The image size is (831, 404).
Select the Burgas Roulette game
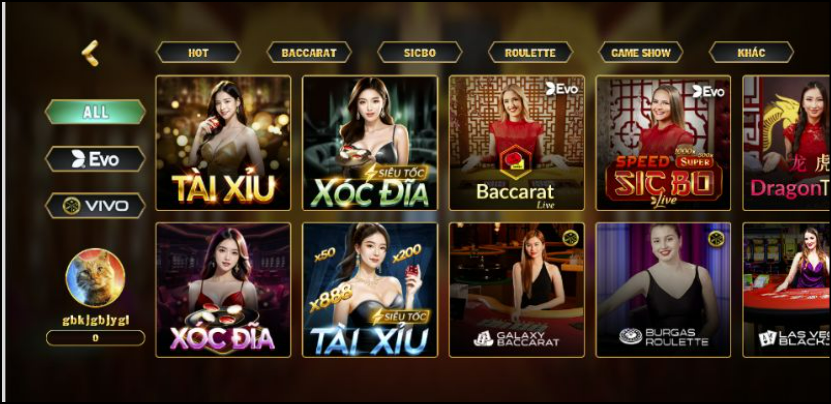663,290
